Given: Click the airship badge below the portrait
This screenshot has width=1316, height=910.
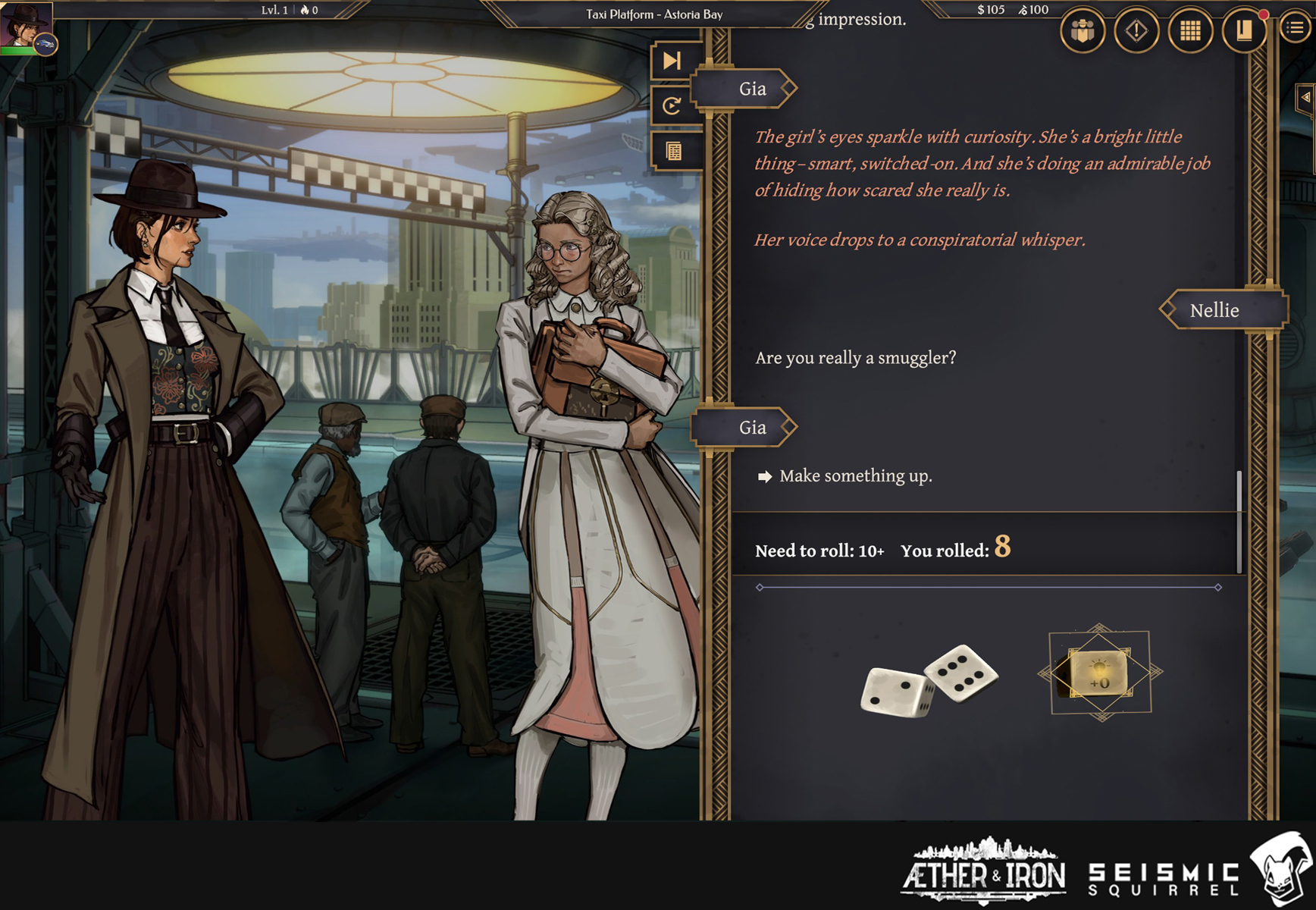Looking at the screenshot, I should click(44, 44).
